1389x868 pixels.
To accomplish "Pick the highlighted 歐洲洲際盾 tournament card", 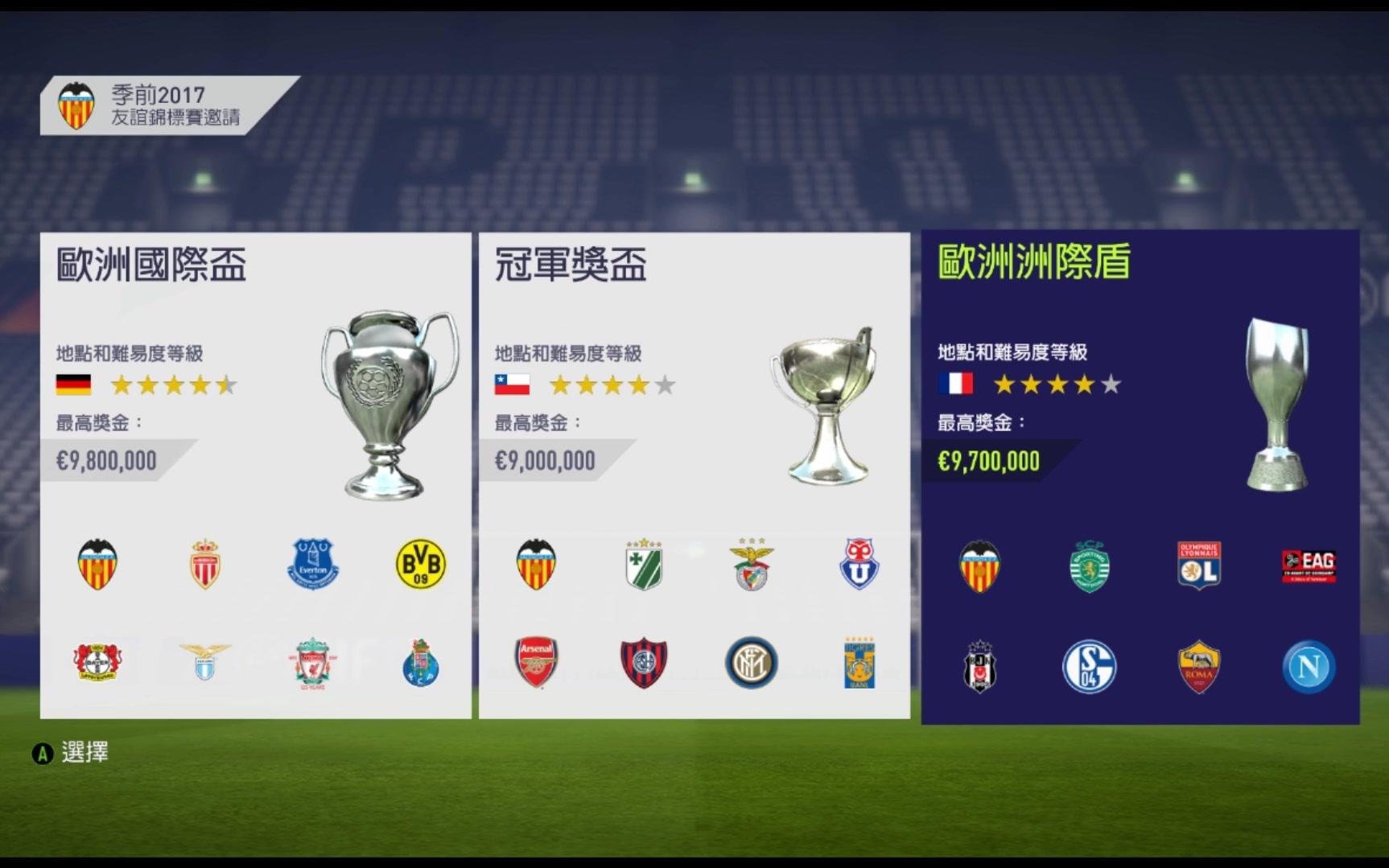I will 1140,476.
